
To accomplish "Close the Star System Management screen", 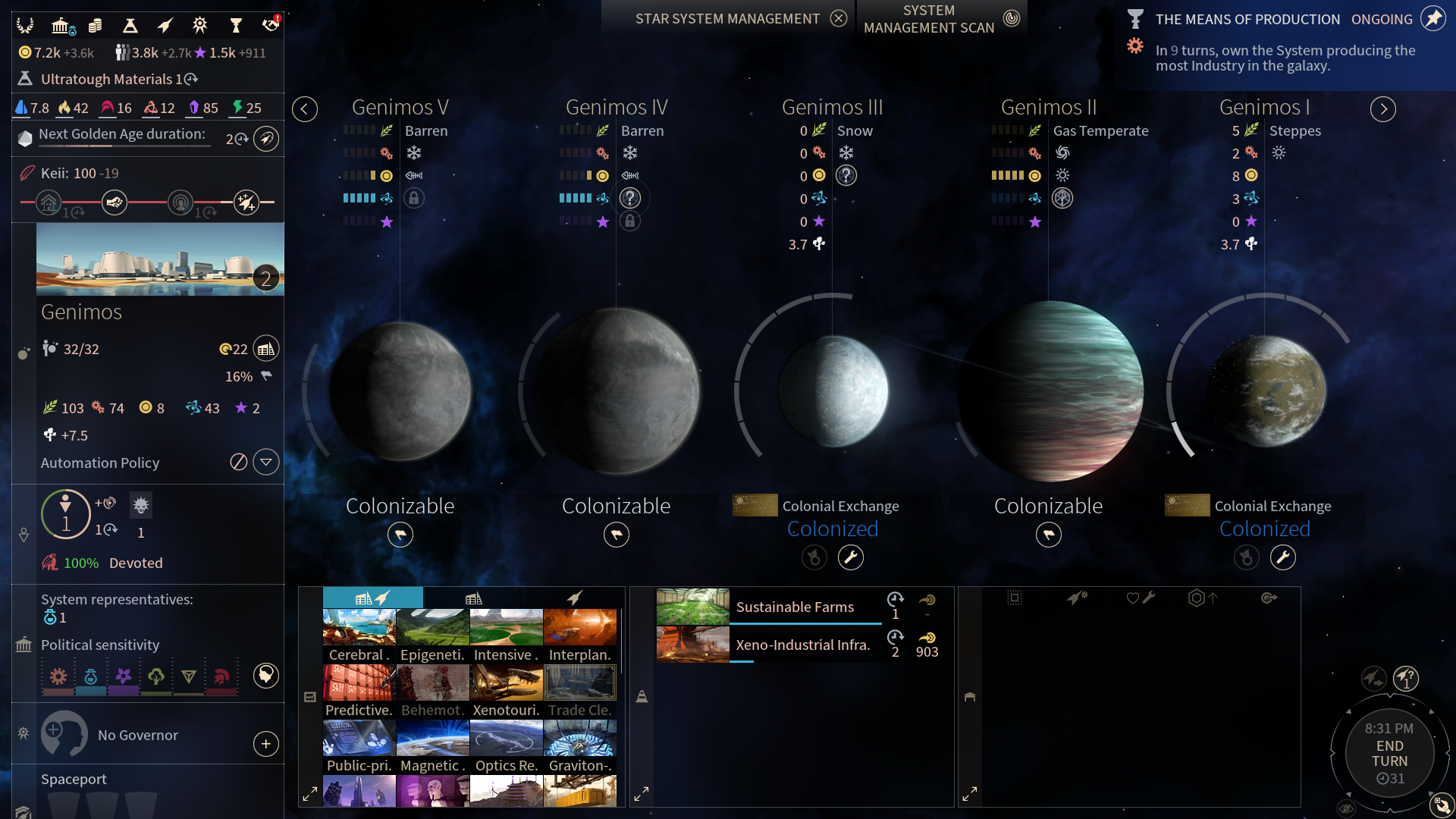I will pos(838,19).
